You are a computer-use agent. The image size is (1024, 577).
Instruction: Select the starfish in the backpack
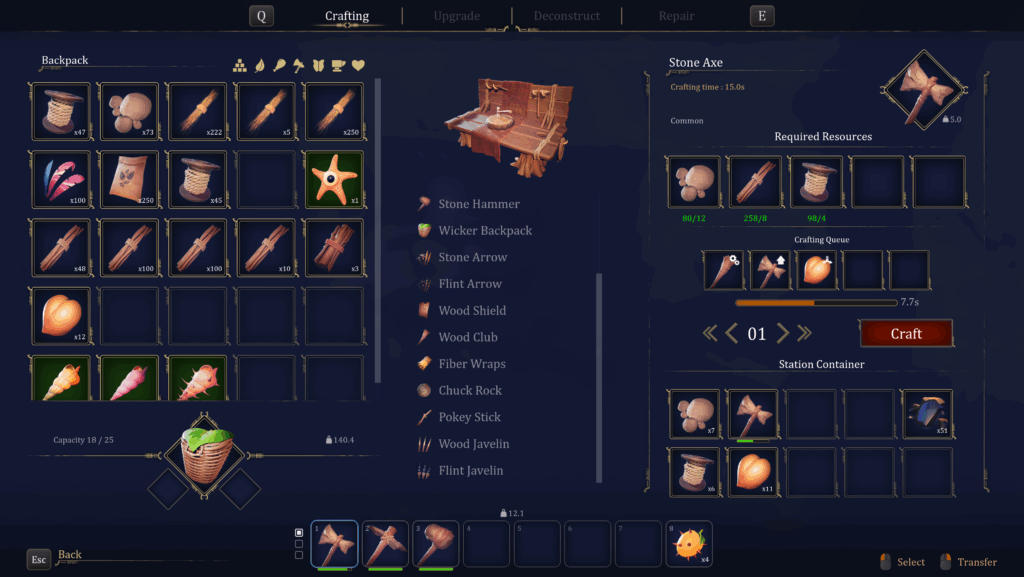333,180
